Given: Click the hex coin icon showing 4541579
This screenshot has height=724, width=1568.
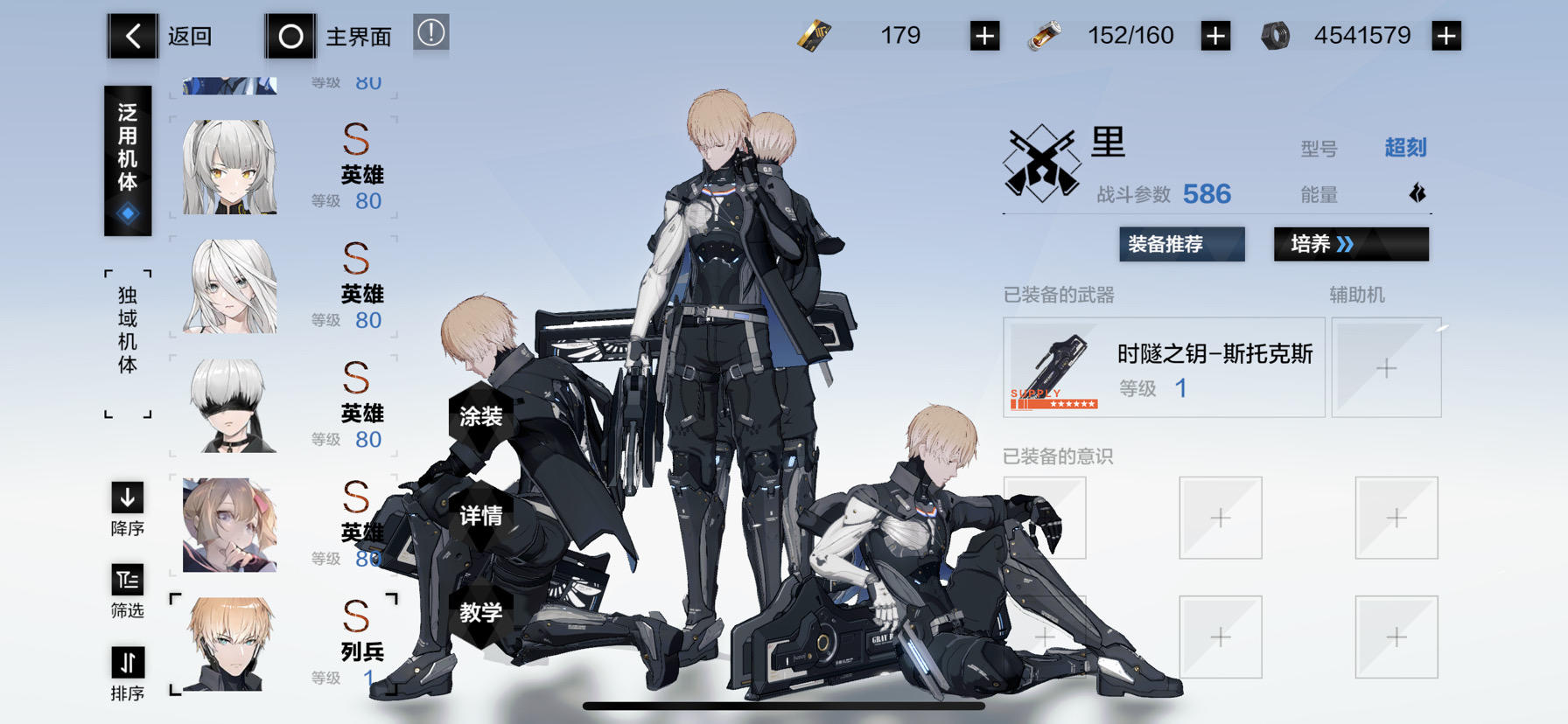Looking at the screenshot, I should [1276, 35].
